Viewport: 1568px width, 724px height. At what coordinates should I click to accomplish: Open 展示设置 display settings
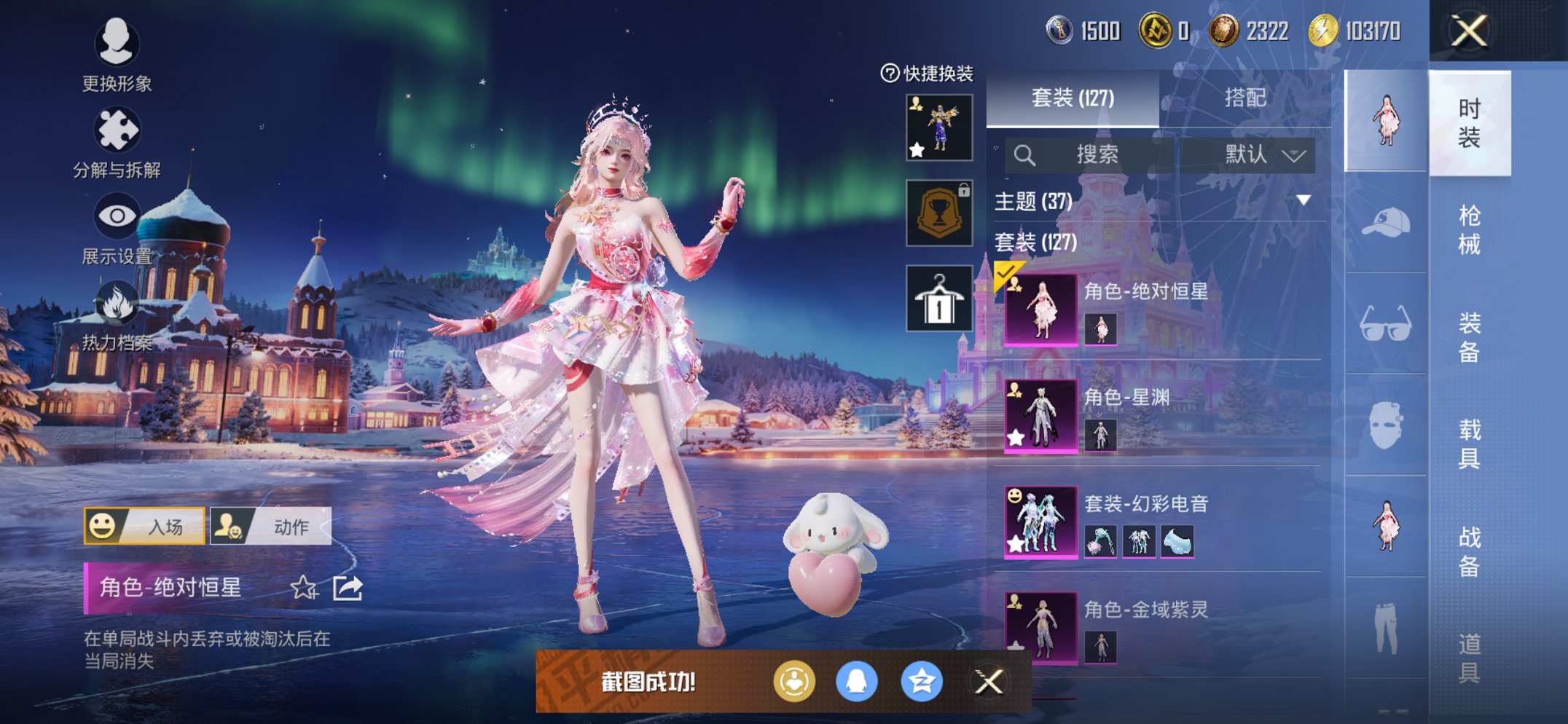click(x=117, y=217)
